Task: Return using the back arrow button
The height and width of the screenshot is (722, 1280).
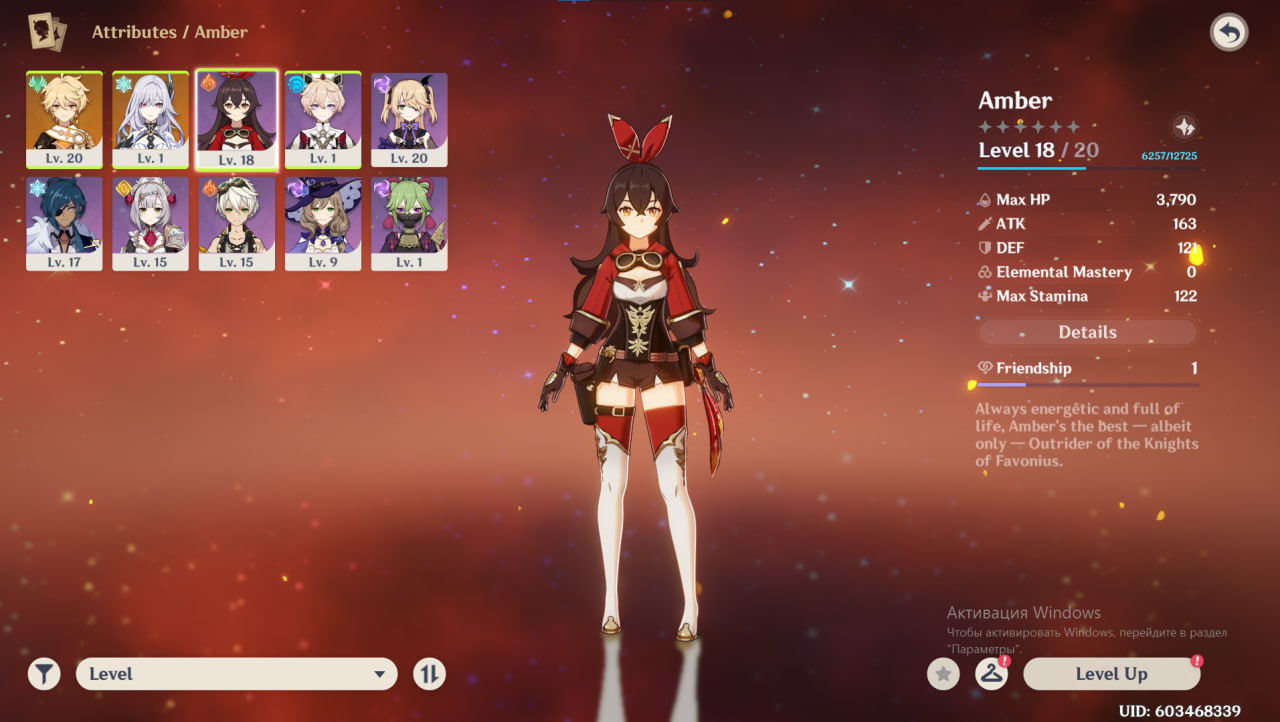Action: 1229,33
